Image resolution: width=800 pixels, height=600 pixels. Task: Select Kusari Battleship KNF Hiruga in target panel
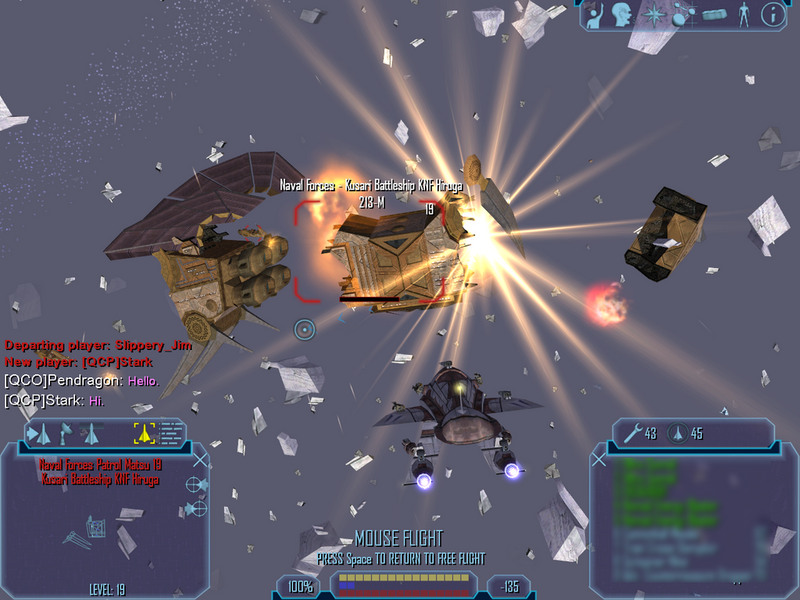[x=100, y=480]
